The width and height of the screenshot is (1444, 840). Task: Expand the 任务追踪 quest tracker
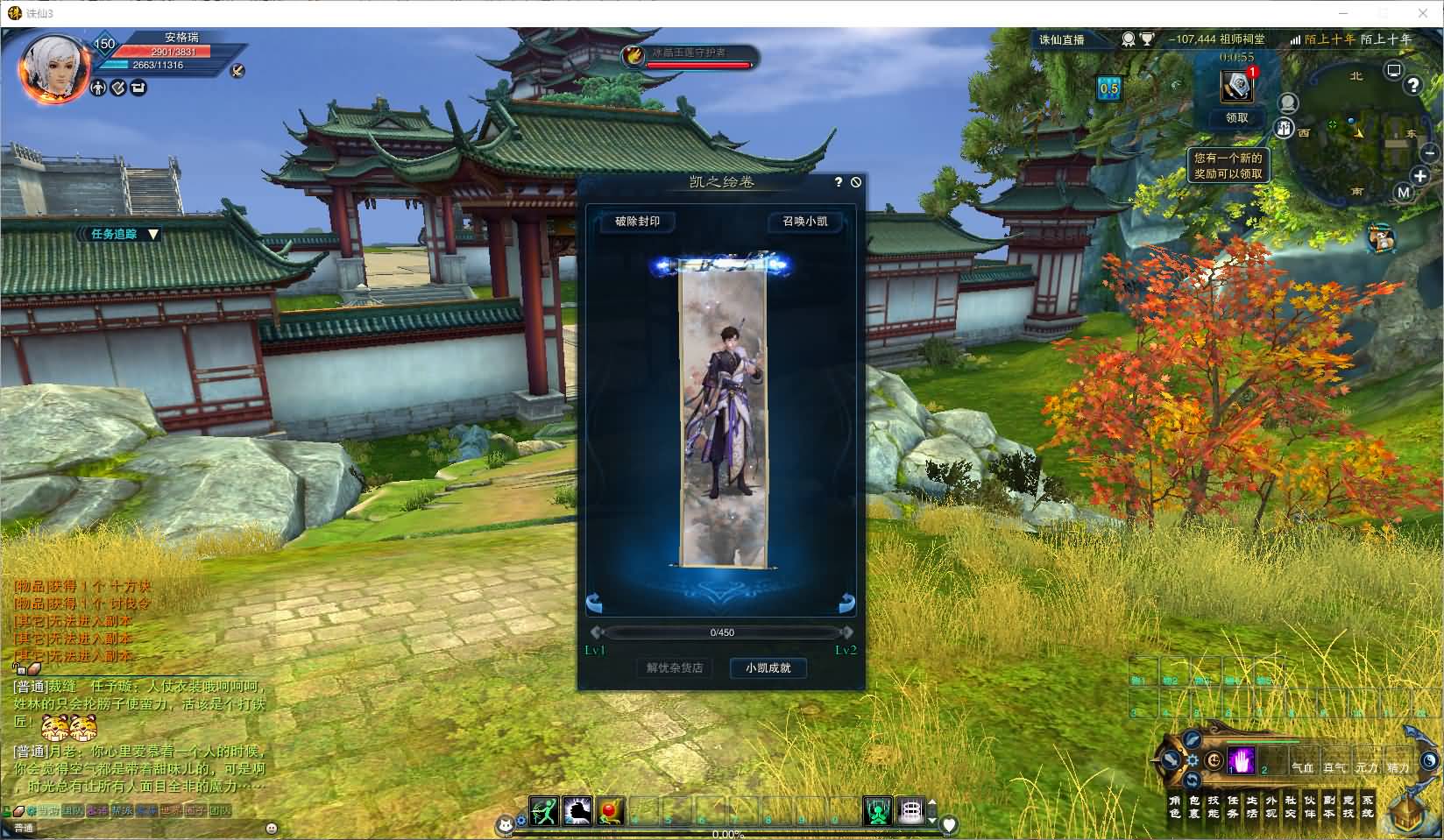point(153,234)
